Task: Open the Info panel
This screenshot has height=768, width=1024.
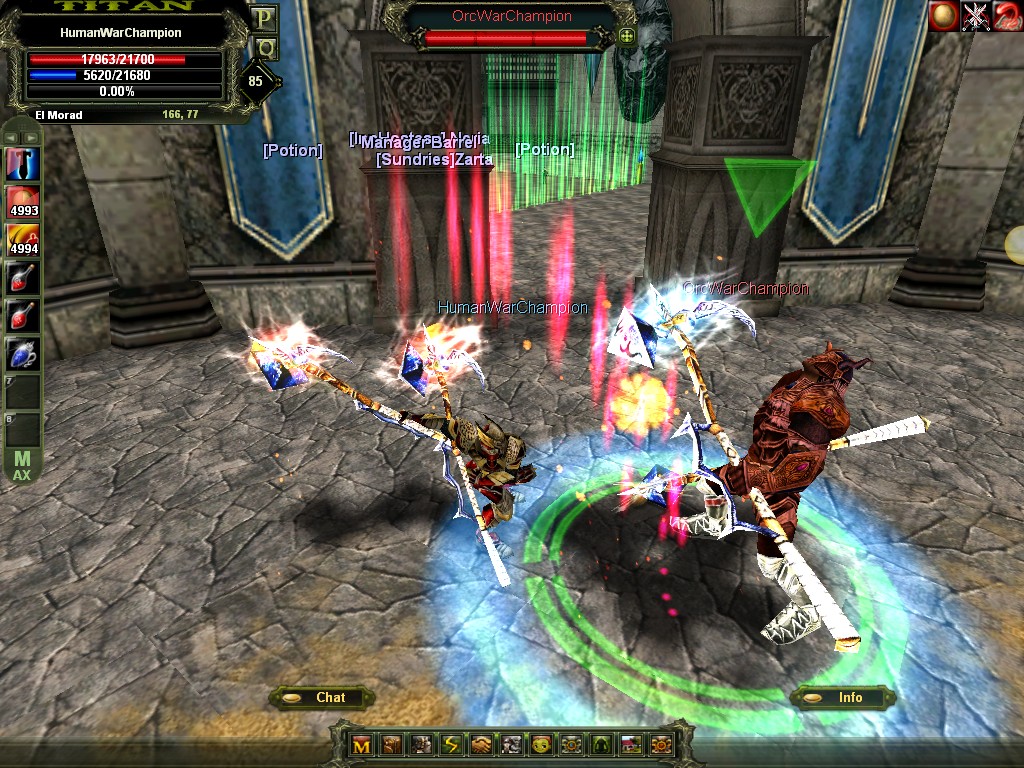Action: (x=841, y=697)
